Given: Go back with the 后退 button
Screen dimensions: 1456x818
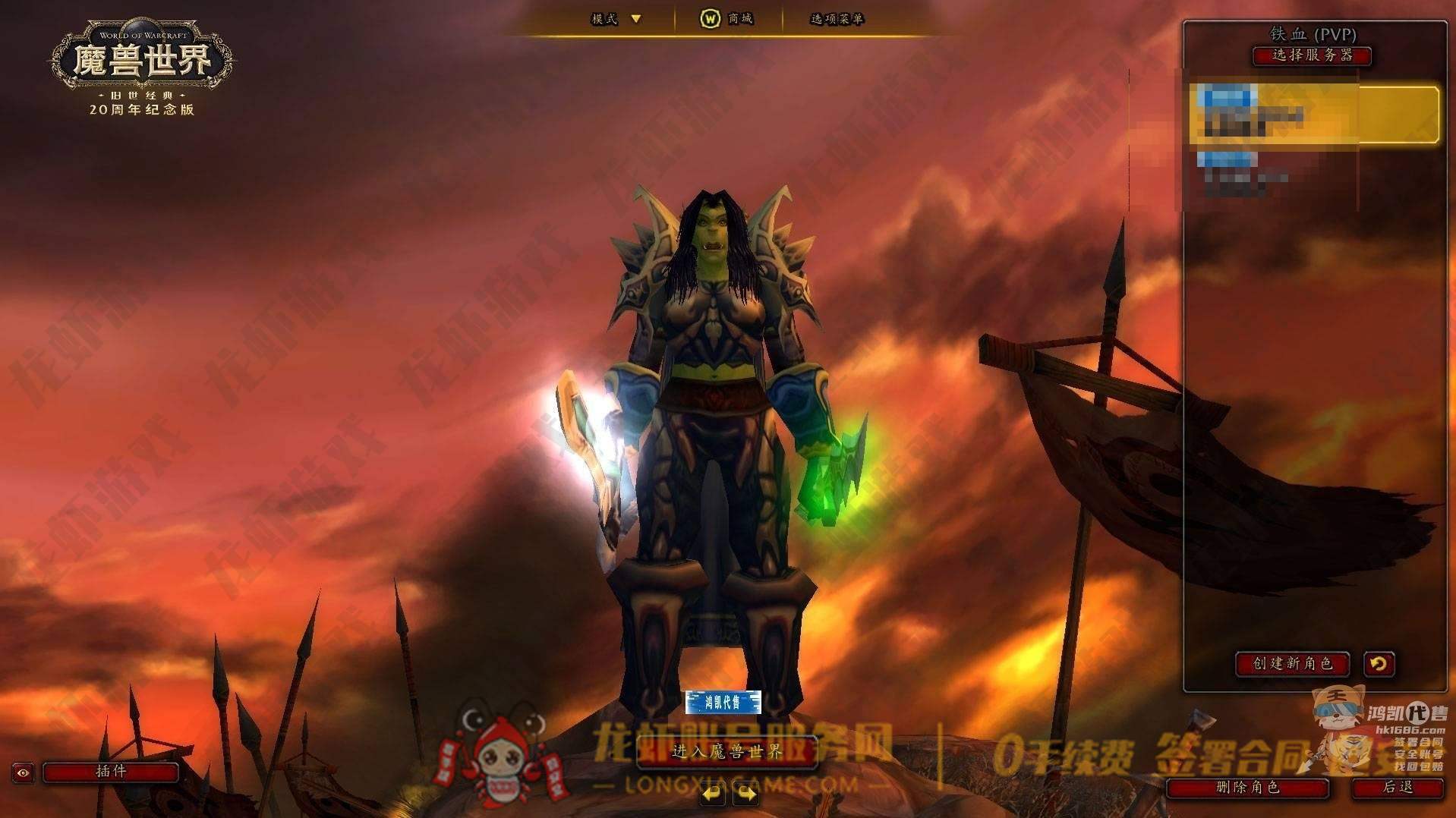Looking at the screenshot, I should click(1397, 788).
